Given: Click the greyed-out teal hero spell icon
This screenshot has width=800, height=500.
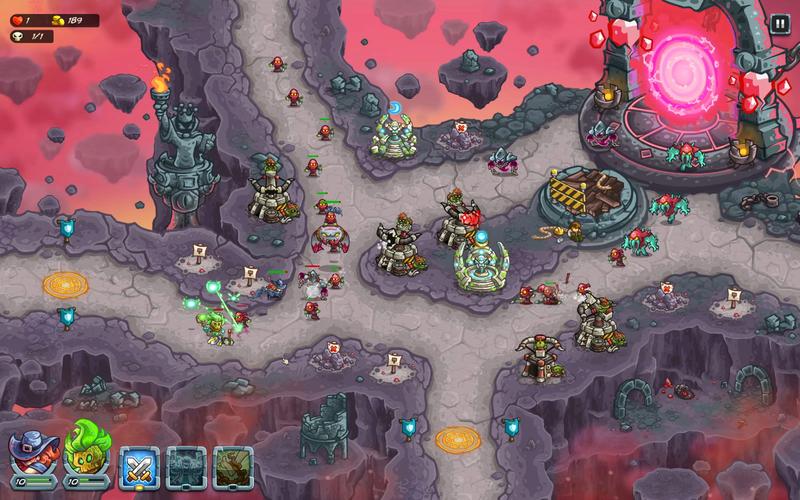Looking at the screenshot, I should pos(187,466).
